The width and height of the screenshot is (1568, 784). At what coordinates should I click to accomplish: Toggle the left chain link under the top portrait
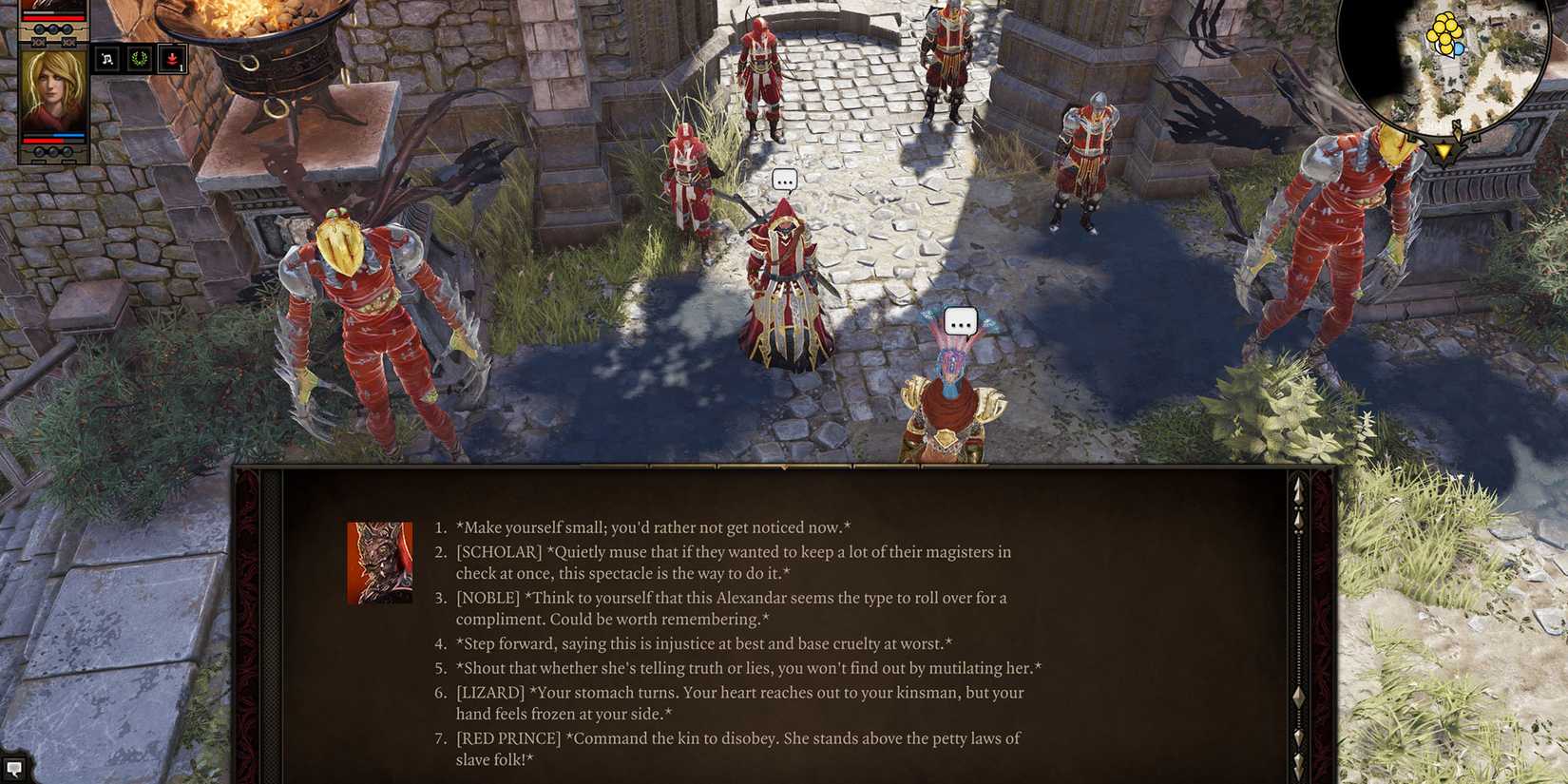pos(37,41)
